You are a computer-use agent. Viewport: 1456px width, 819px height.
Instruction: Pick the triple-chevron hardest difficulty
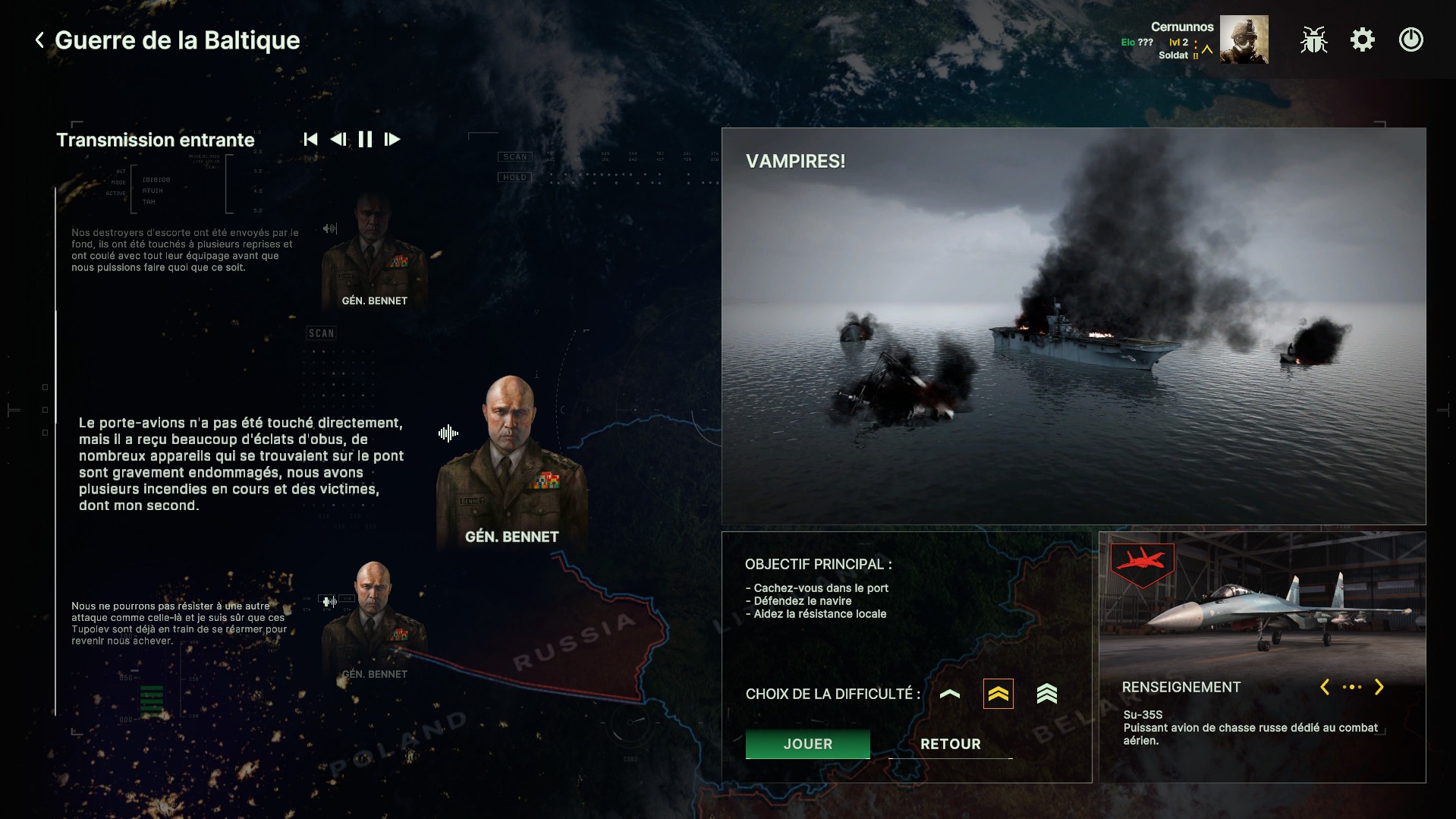click(x=1046, y=694)
